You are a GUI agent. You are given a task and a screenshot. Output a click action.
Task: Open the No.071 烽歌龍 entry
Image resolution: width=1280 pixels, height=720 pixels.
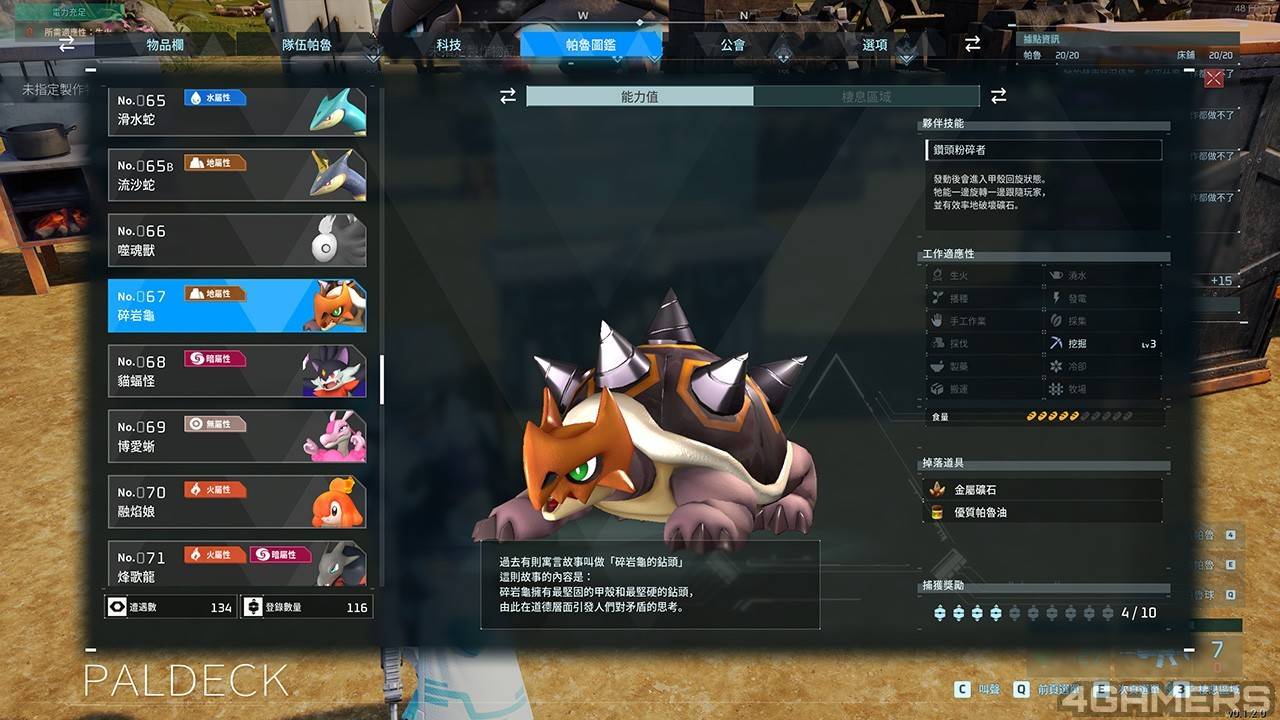[237, 565]
